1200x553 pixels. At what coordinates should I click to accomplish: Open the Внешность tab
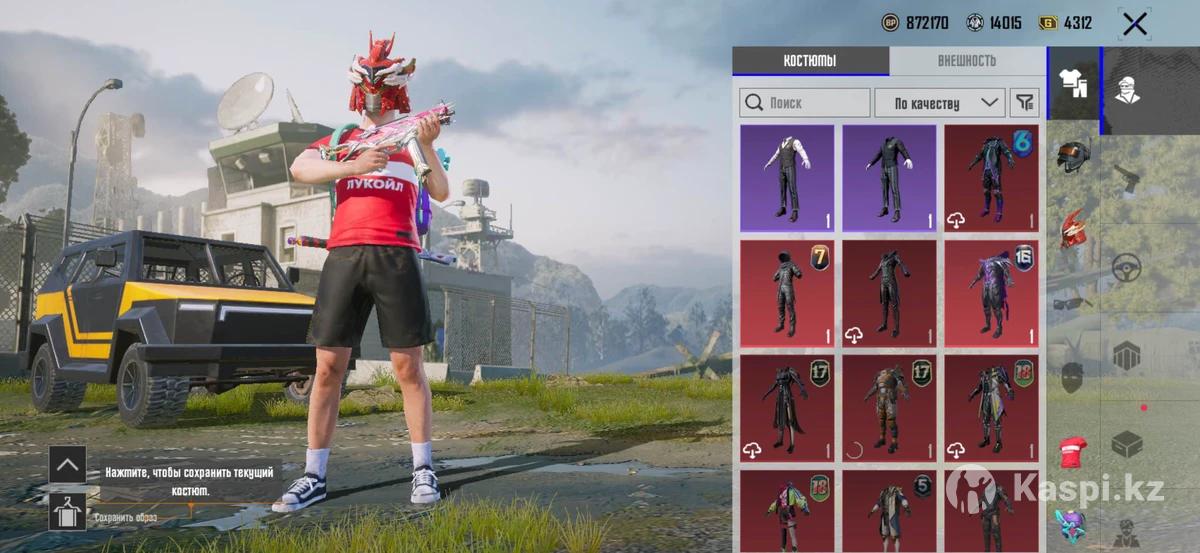966,61
